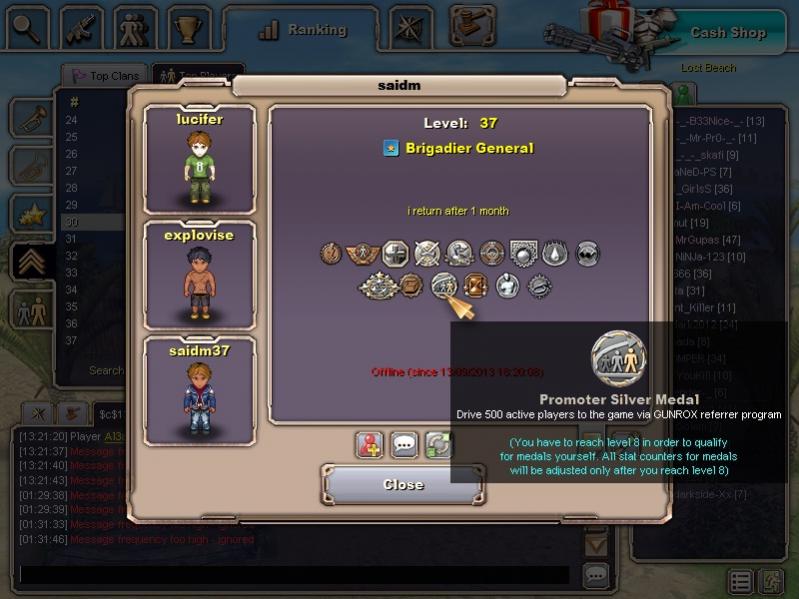This screenshot has width=799, height=599.
Task: Close the saidm player profile window
Action: 403,485
